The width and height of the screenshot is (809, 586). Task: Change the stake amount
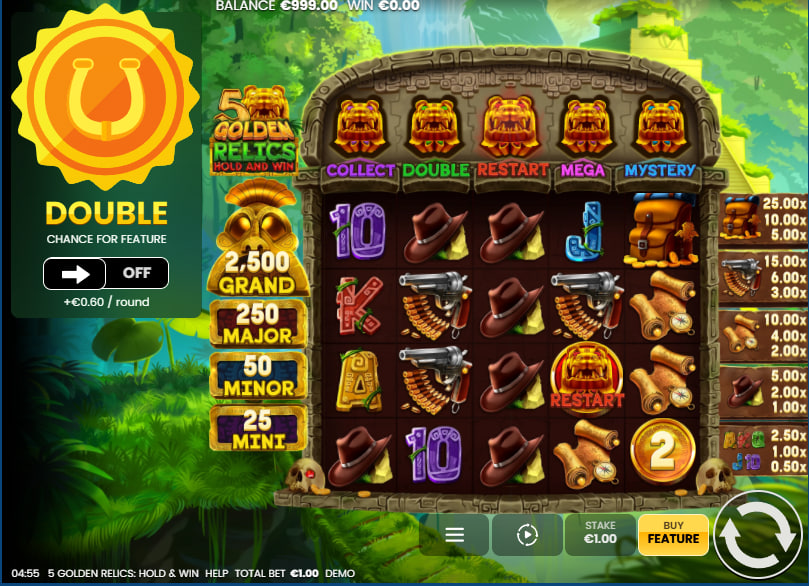point(600,536)
